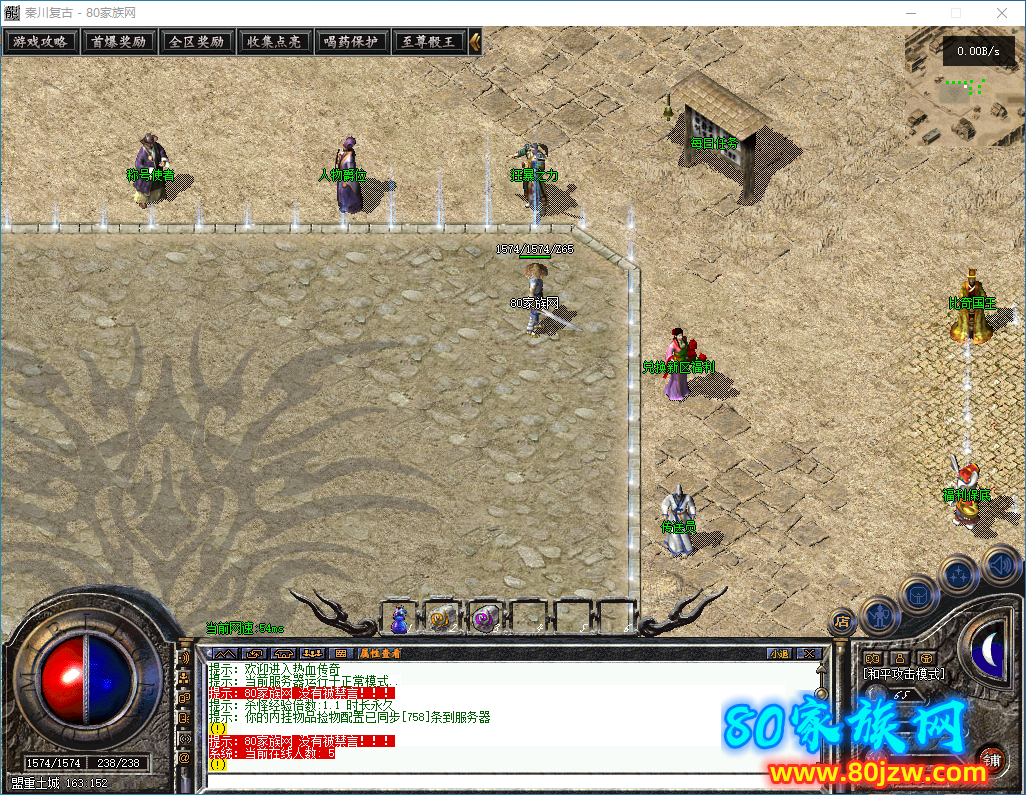
Task: Collapse the top menu bar with the arrow
Action: coord(475,42)
